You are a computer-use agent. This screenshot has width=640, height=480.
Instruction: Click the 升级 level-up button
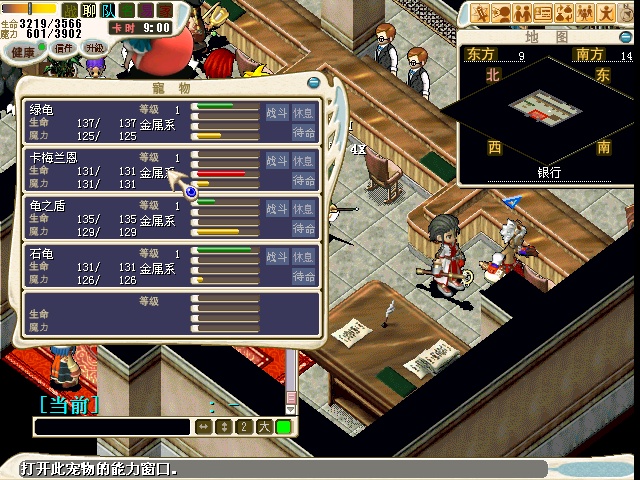point(94,48)
